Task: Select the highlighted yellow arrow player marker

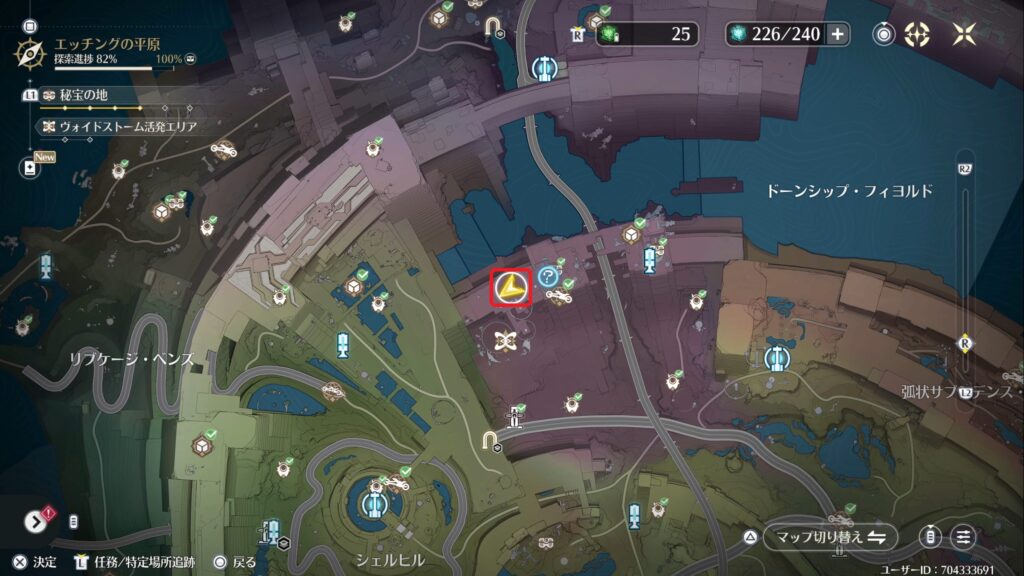Action: 511,288
